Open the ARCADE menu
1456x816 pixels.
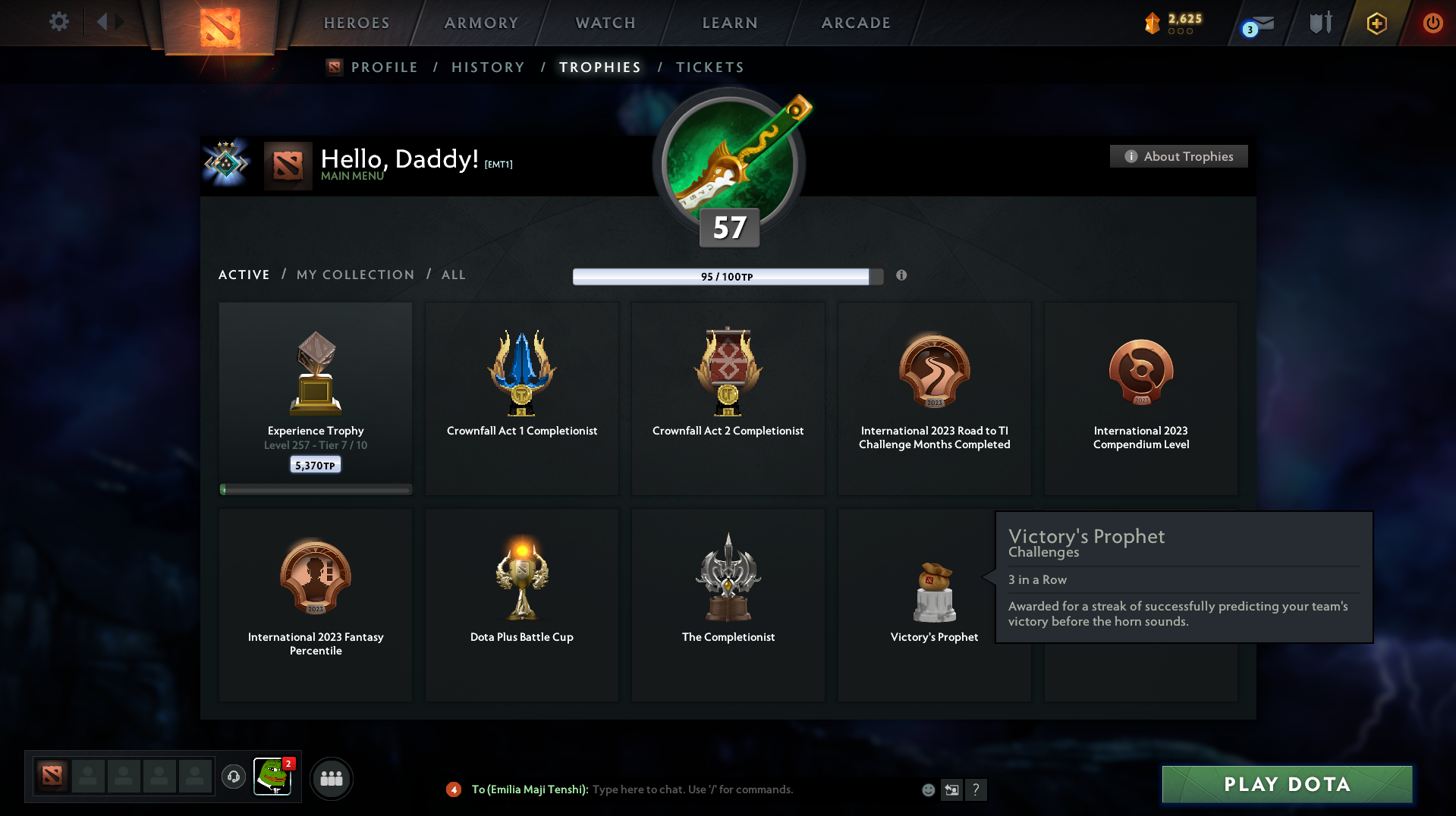point(855,23)
